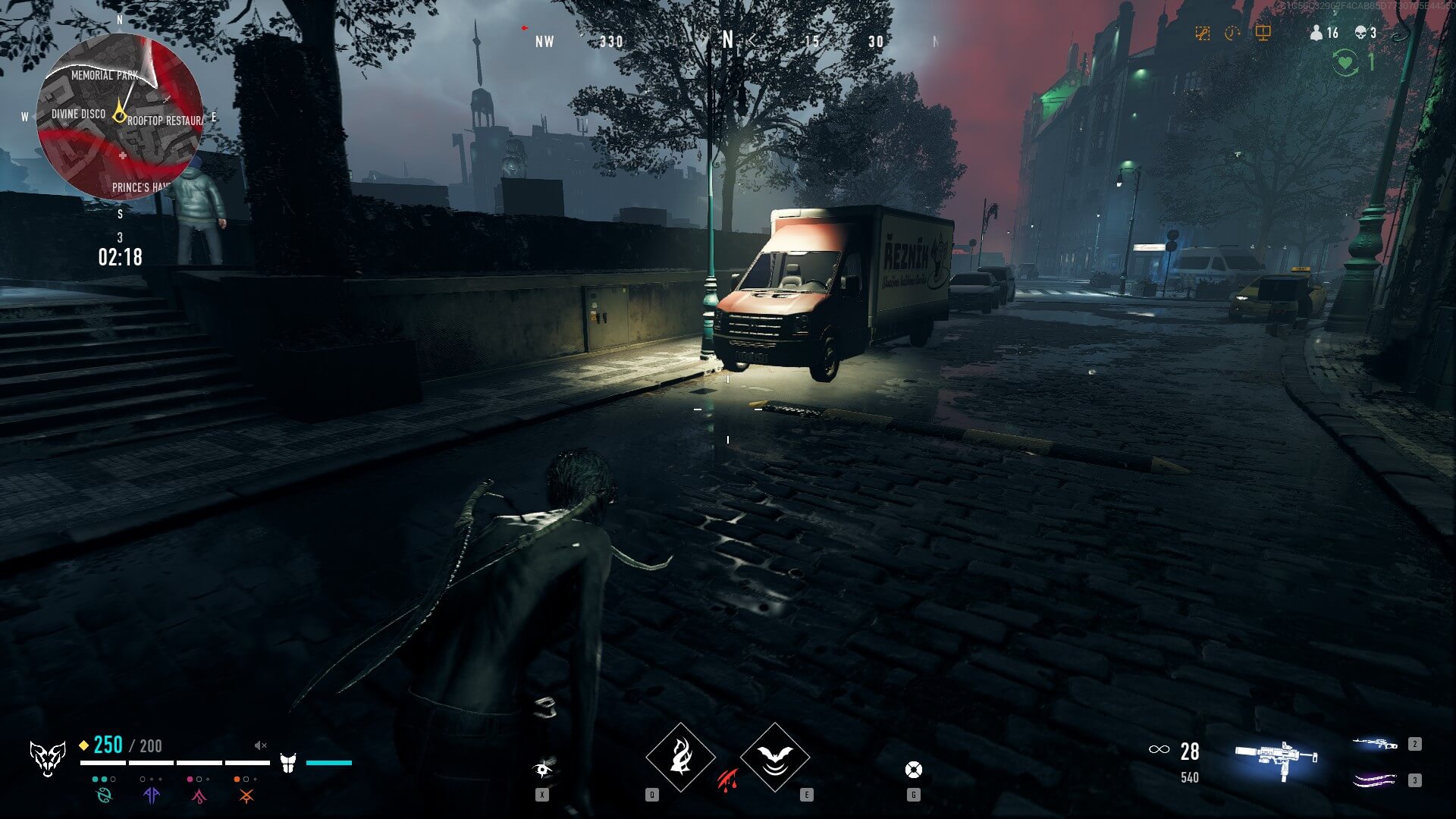Select the equipped submachine gun slot
This screenshot has height=819, width=1456.
click(1276, 759)
